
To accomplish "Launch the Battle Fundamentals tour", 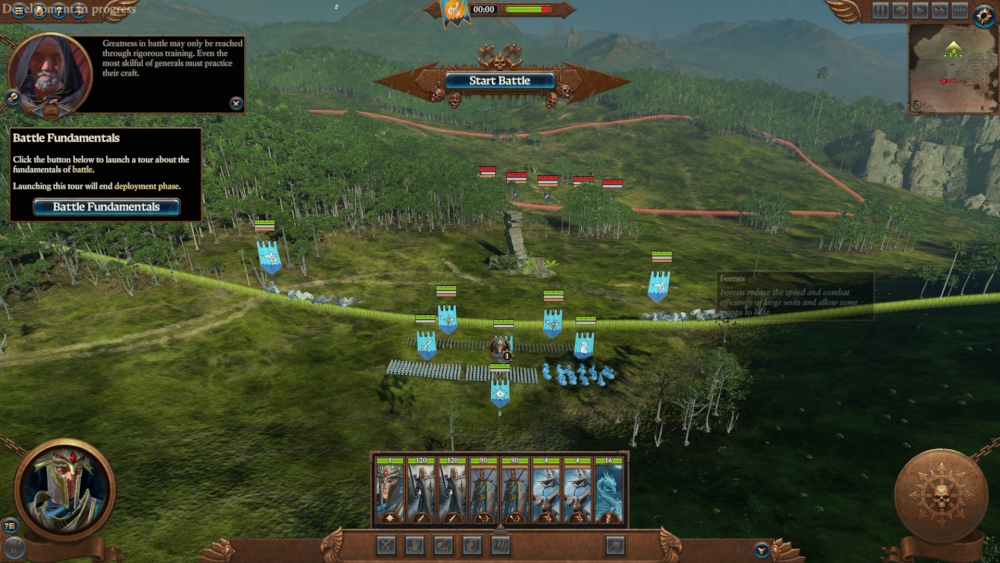I will pos(106,207).
